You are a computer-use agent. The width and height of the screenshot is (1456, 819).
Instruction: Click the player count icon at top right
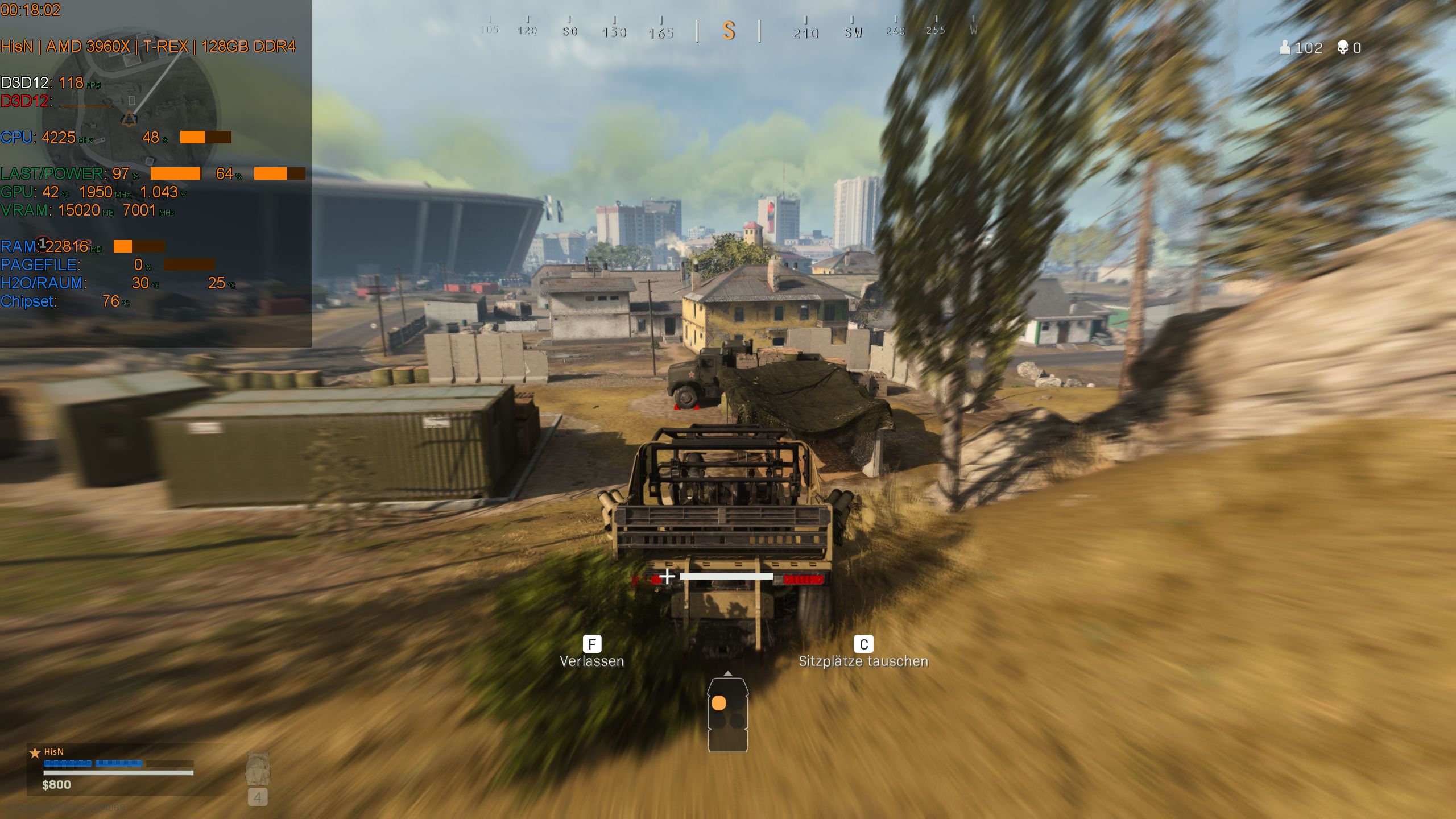(1286, 48)
